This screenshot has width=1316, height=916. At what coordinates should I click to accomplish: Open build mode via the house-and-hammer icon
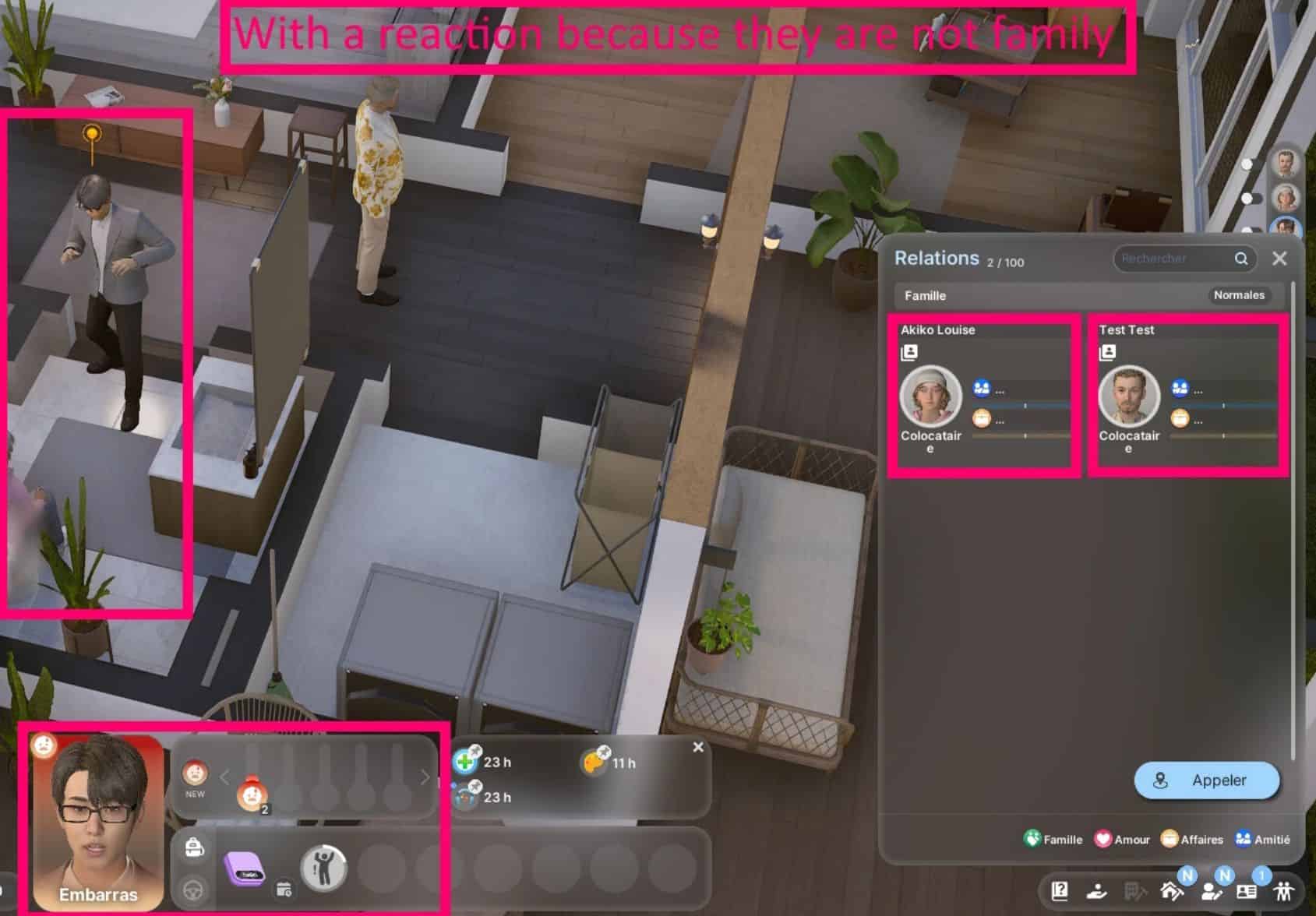1171,890
